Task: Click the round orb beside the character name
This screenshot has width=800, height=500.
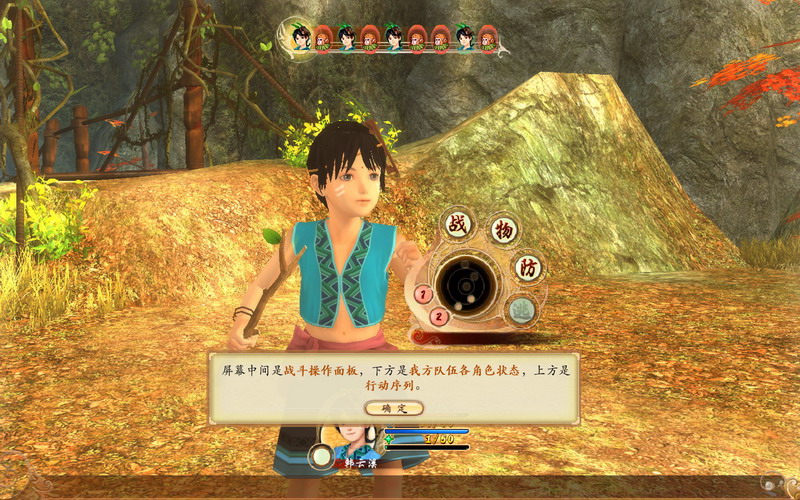Action: coord(321,457)
